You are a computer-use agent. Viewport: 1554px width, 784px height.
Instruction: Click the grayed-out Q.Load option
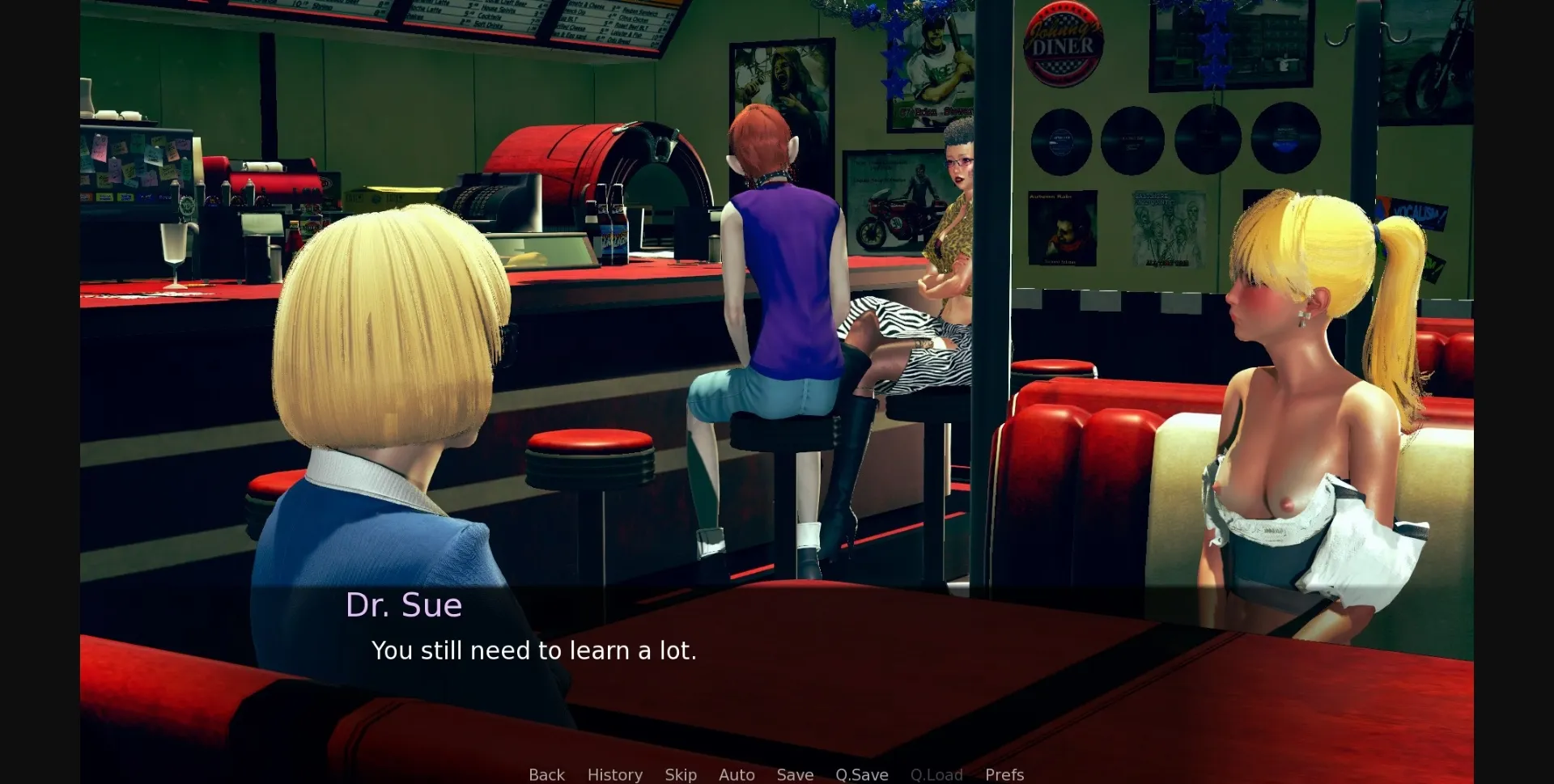(x=936, y=774)
